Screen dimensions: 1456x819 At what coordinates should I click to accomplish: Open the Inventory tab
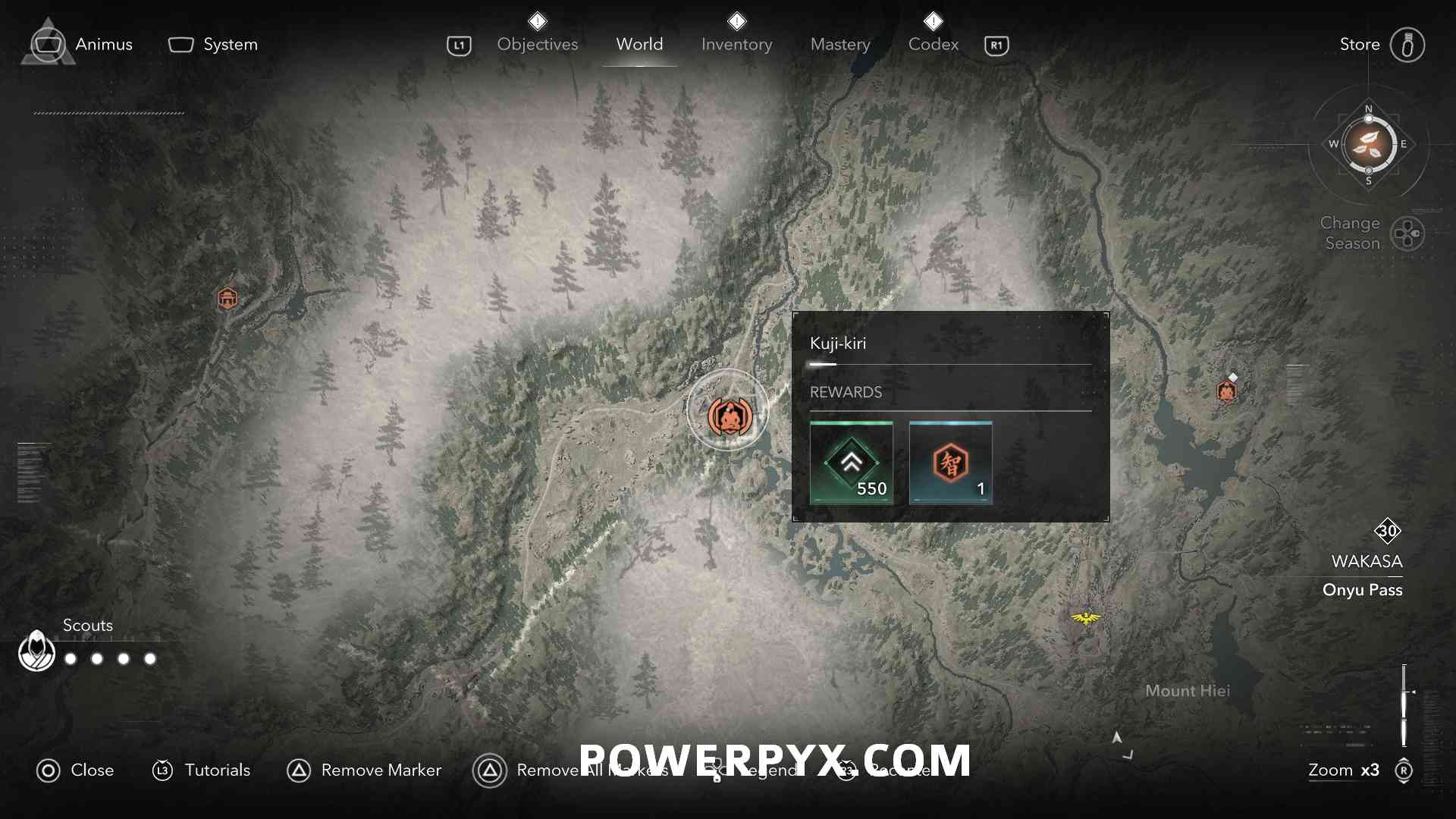click(736, 45)
